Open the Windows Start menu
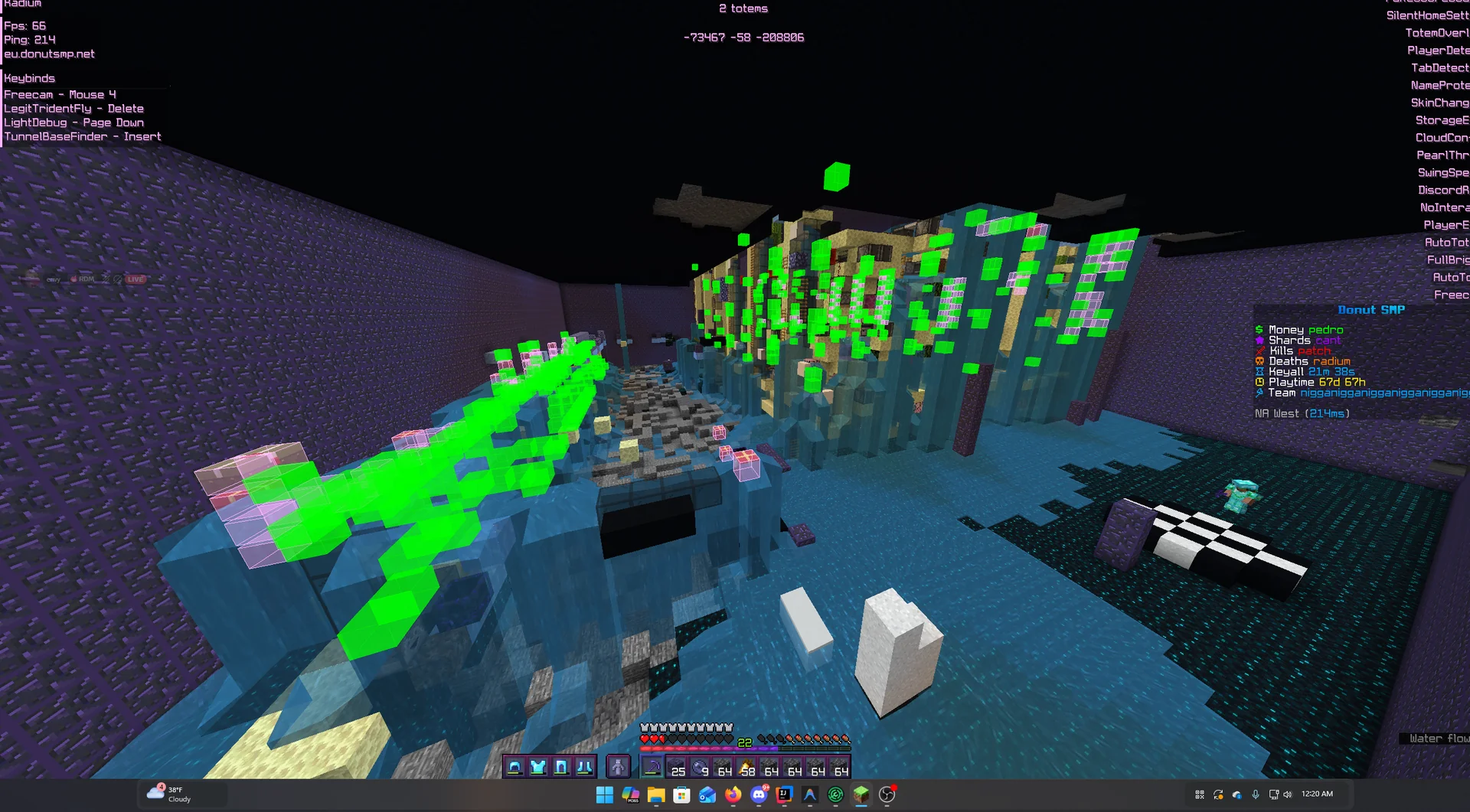Screen dimensions: 1470x812 (605, 795)
